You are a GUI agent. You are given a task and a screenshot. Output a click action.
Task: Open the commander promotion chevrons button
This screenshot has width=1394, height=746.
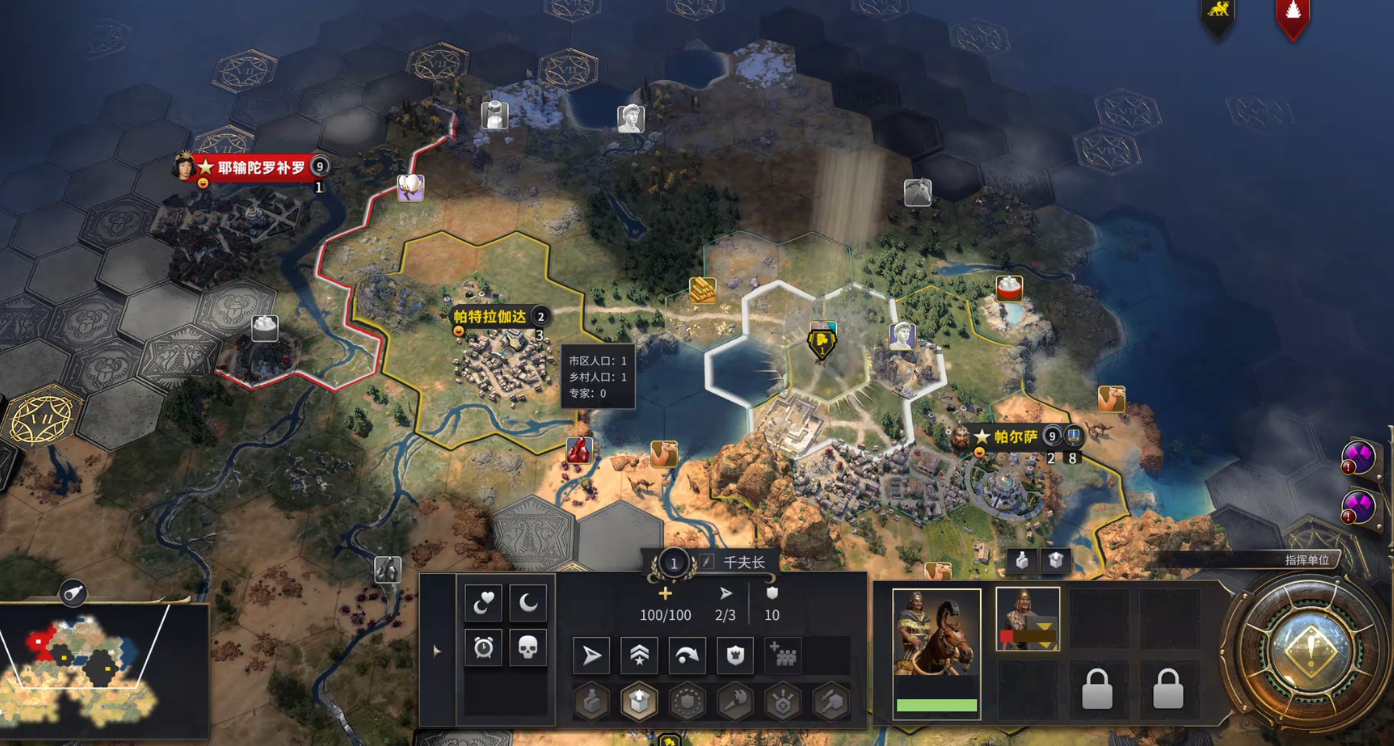tap(639, 656)
